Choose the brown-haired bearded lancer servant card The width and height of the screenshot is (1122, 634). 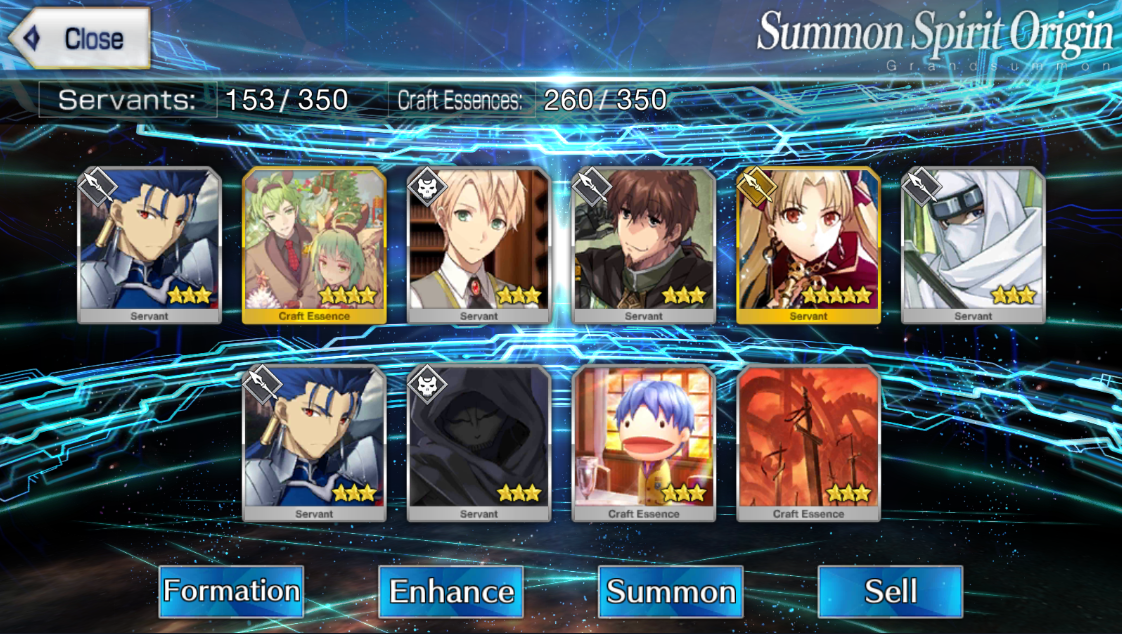tap(643, 245)
